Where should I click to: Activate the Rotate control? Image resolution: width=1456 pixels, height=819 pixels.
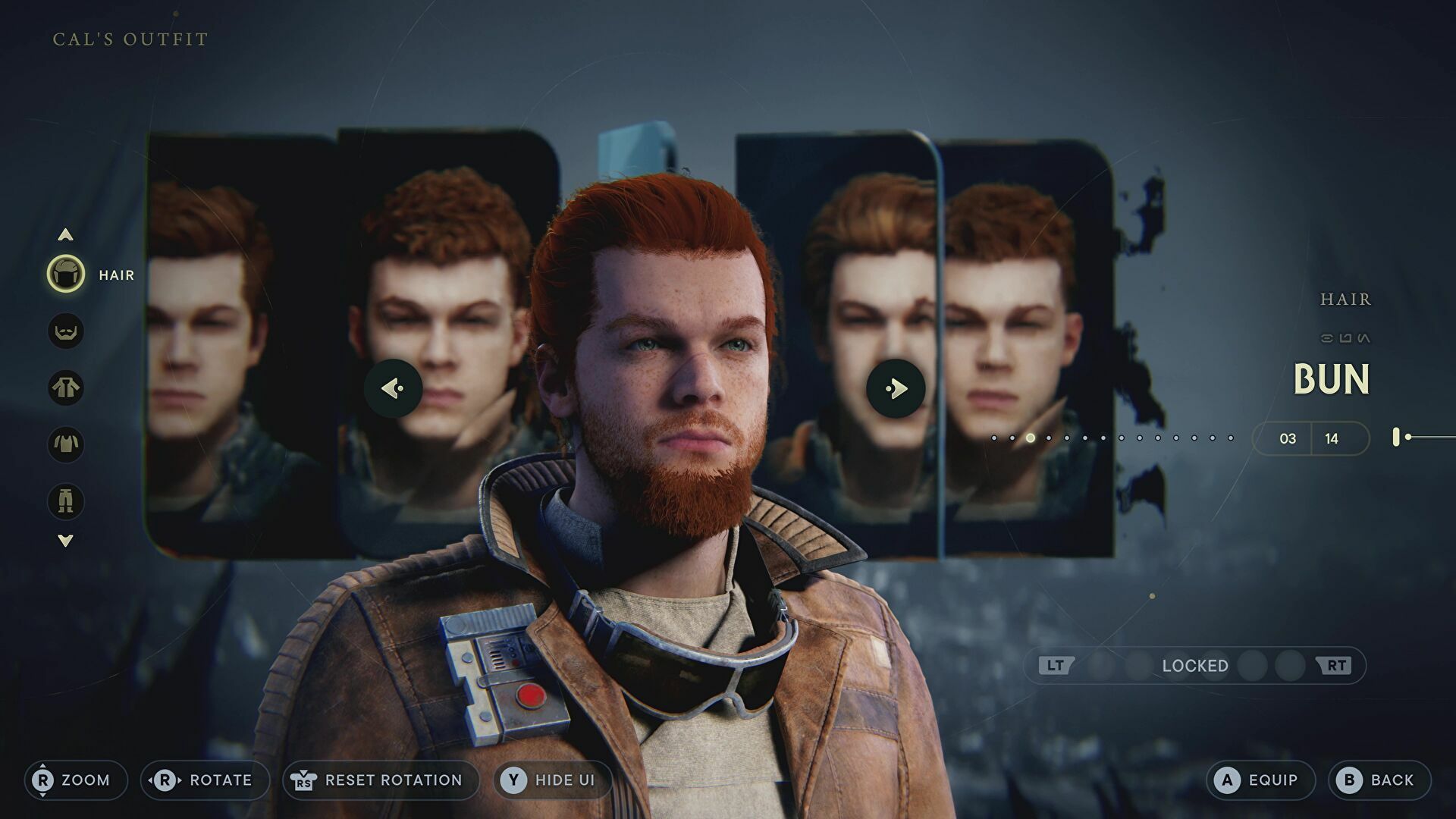[x=205, y=780]
